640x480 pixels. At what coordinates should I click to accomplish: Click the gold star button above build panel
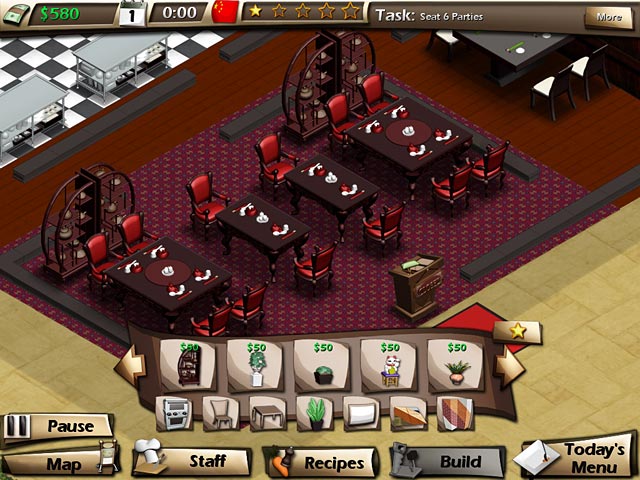coord(518,331)
